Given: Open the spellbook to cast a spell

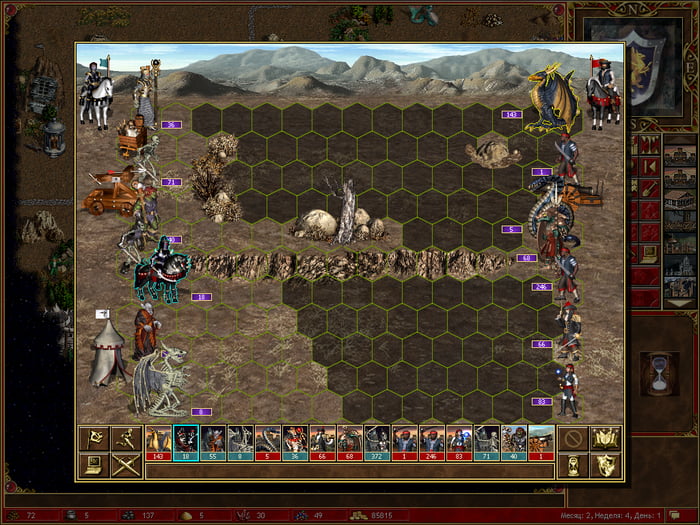Looking at the screenshot, I should pyautogui.click(x=607, y=438).
